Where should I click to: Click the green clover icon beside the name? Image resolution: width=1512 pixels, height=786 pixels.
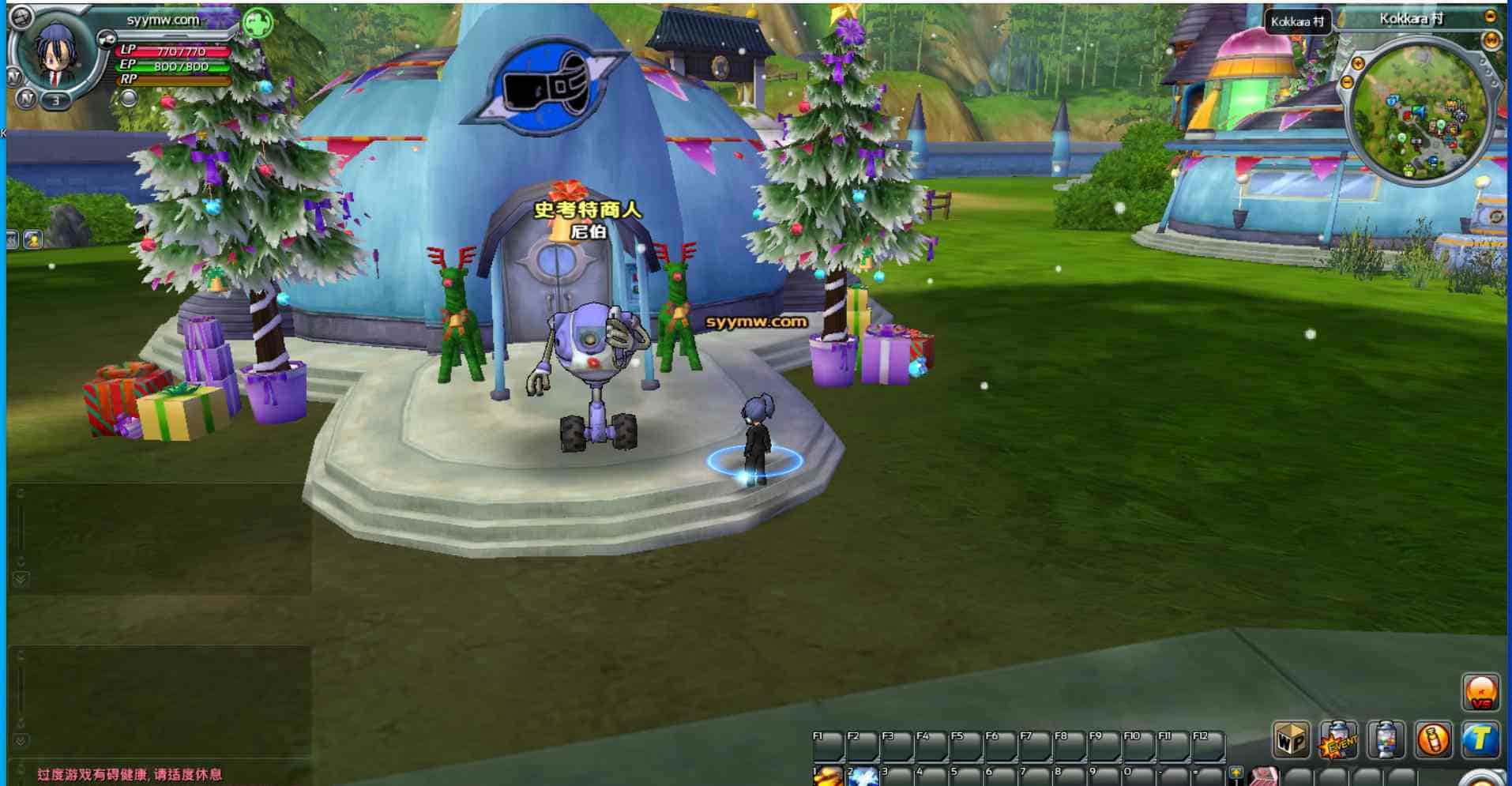pyautogui.click(x=258, y=23)
